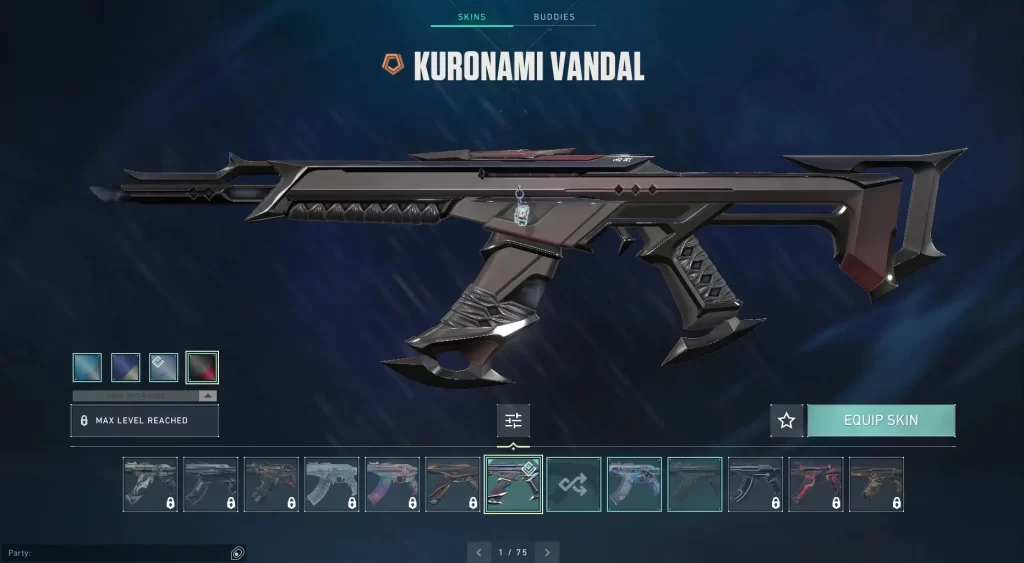This screenshot has height=563, width=1024.
Task: Choose the blue-purple iridescent Vandal thumbnail
Action: pos(634,484)
